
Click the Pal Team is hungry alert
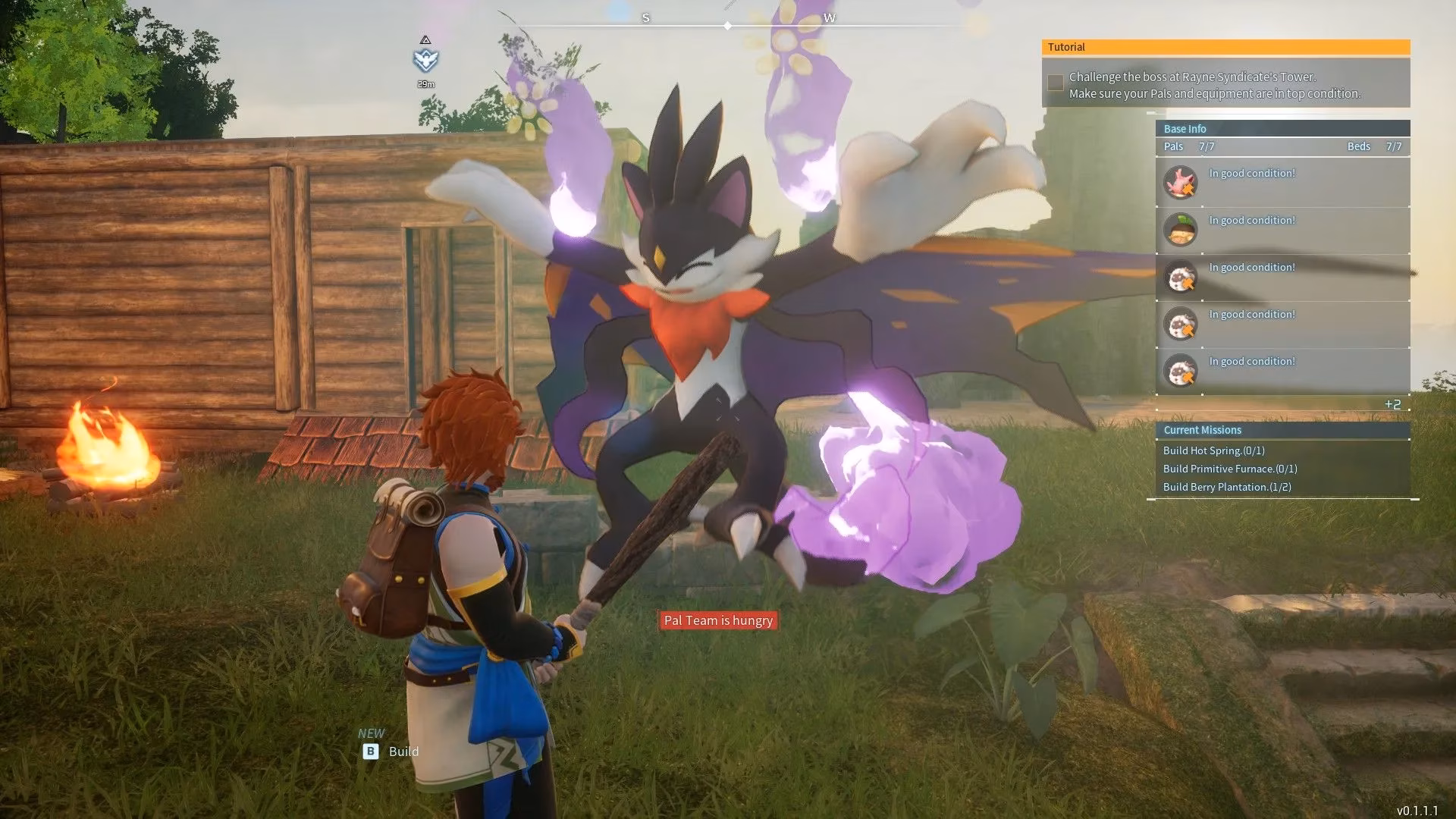(718, 620)
